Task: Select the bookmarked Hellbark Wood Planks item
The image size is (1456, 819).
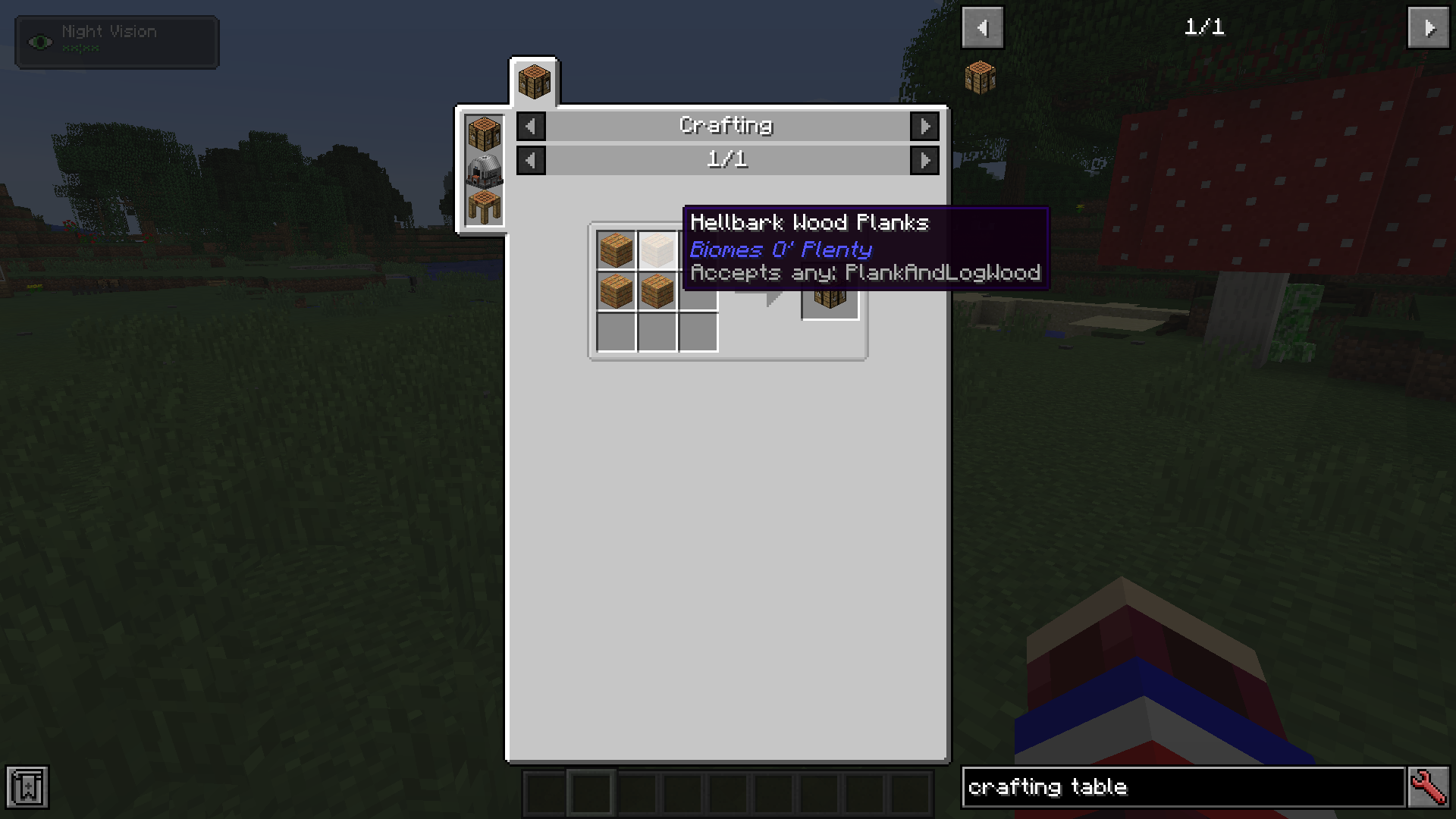Action: pyautogui.click(x=981, y=77)
